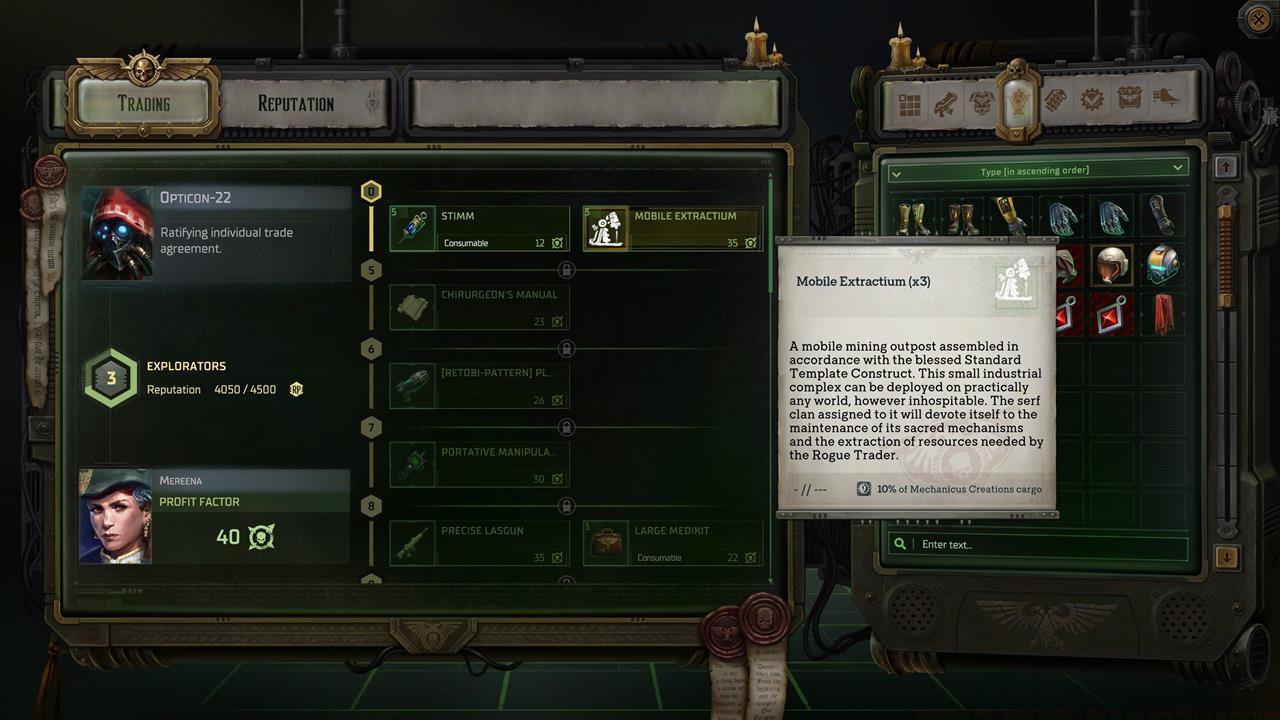Click the inventory scroll-down arrow button

[x=1227, y=556]
